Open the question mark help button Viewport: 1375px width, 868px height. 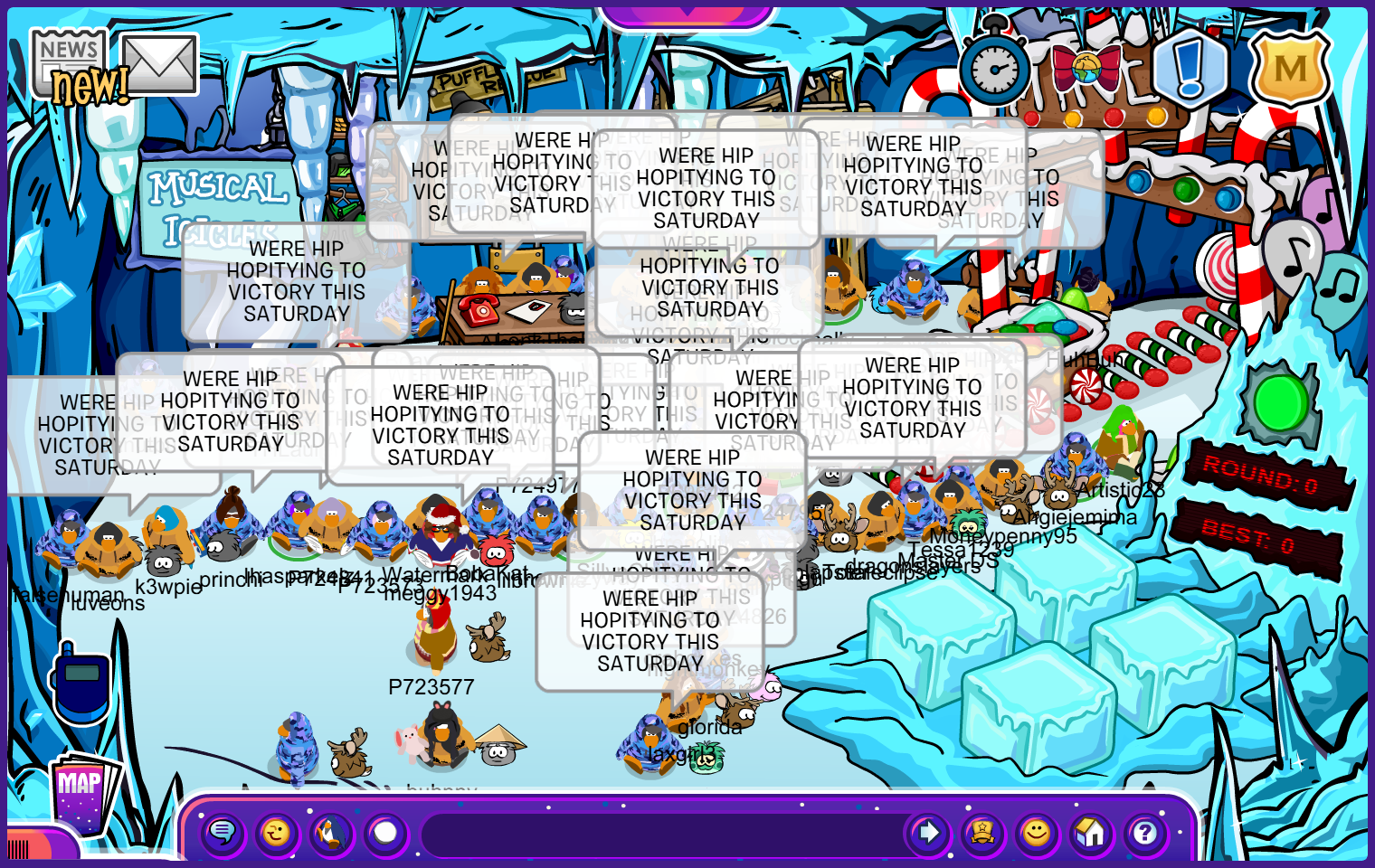click(x=1145, y=832)
